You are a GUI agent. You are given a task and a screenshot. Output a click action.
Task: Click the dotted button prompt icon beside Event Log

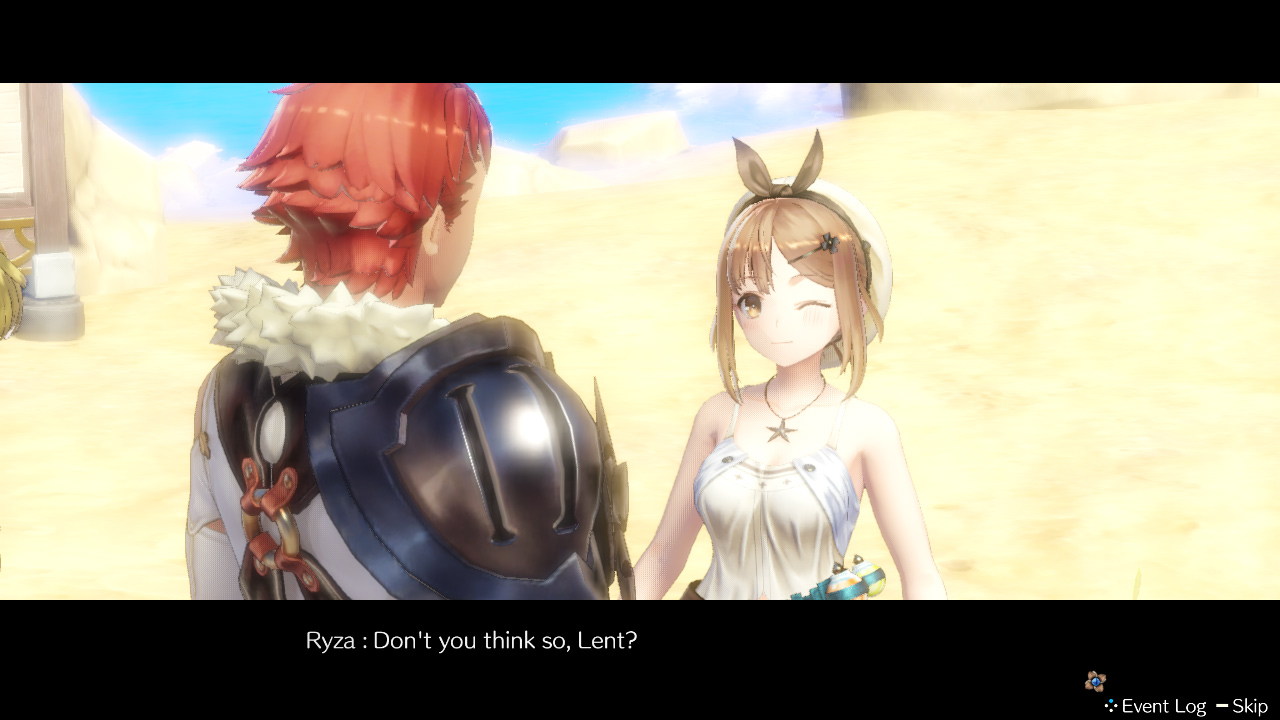[1110, 705]
